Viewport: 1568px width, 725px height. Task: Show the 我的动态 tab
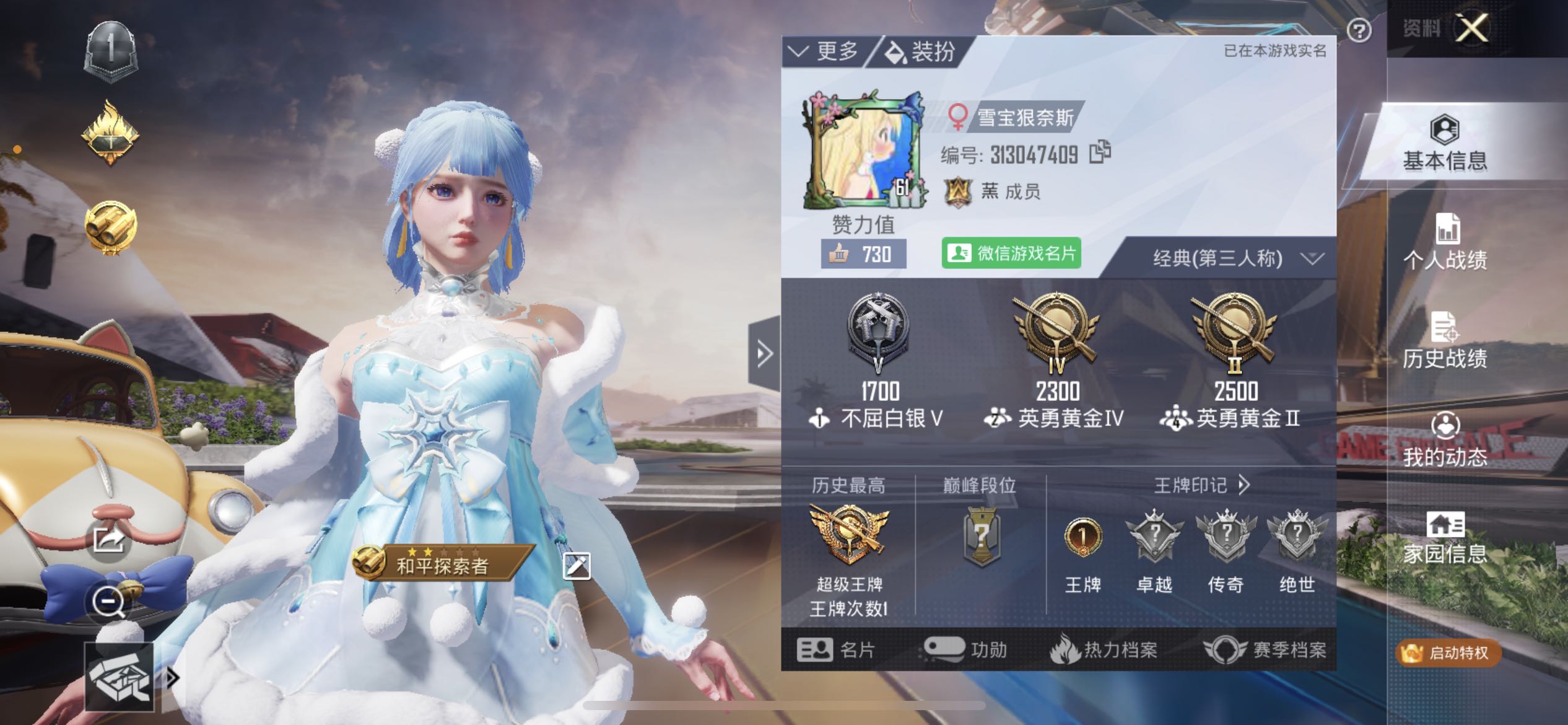(1445, 440)
